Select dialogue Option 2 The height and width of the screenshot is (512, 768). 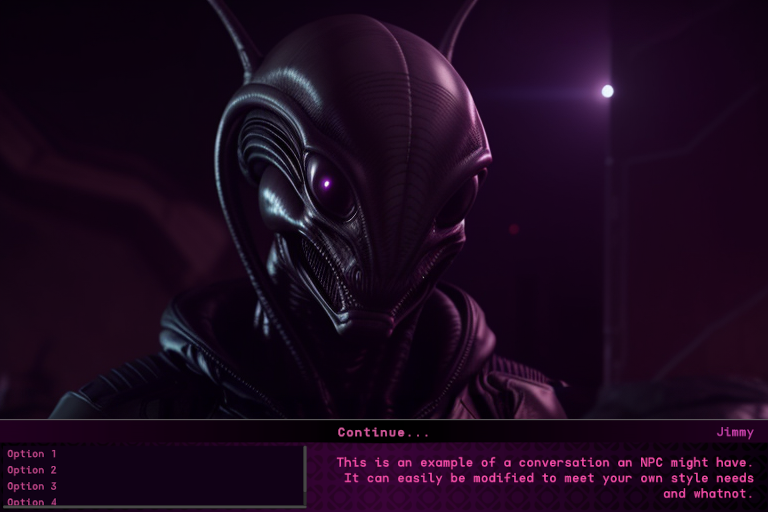32,470
